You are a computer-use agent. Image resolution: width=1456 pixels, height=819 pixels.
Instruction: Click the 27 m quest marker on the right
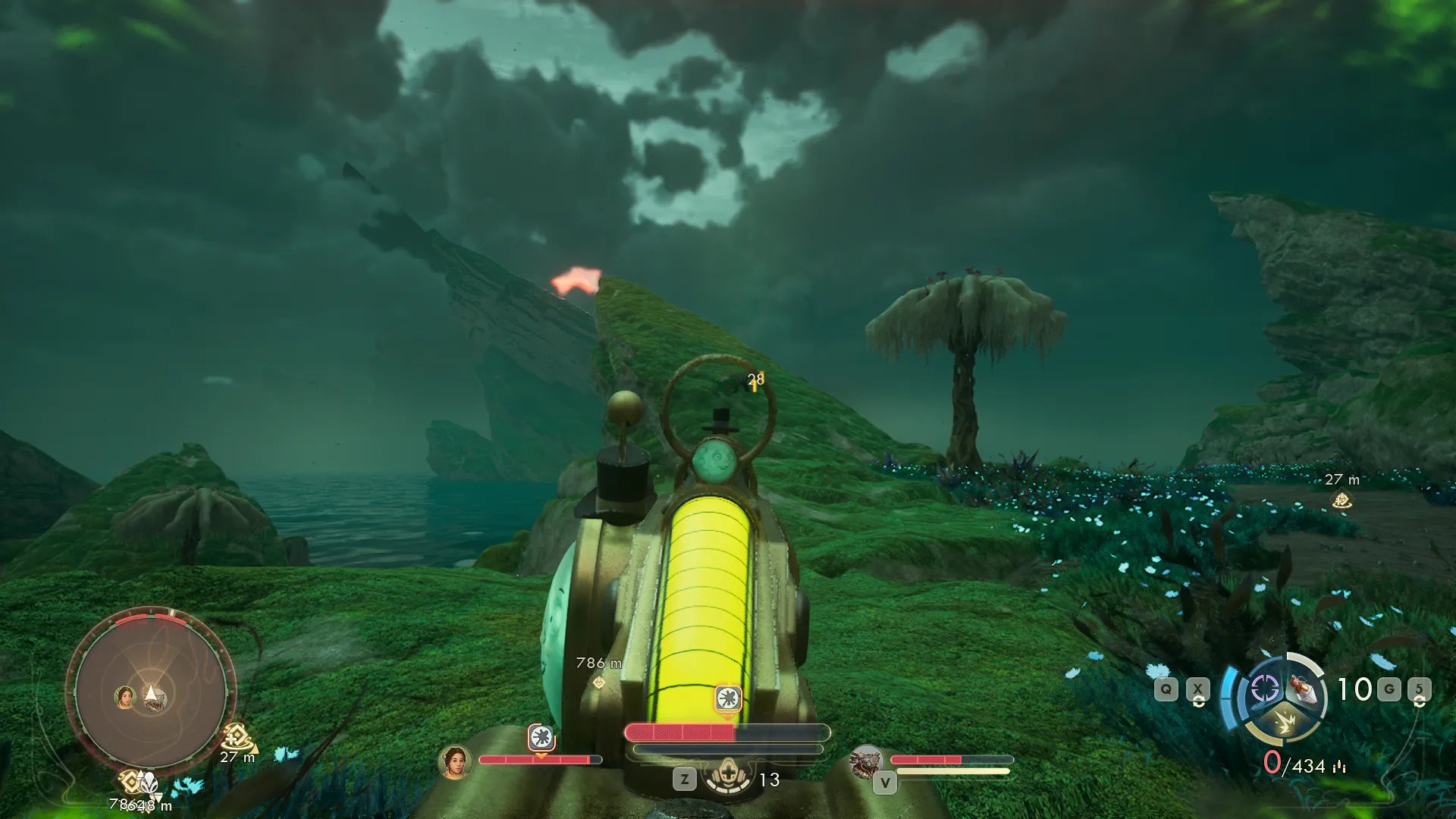pyautogui.click(x=1341, y=500)
